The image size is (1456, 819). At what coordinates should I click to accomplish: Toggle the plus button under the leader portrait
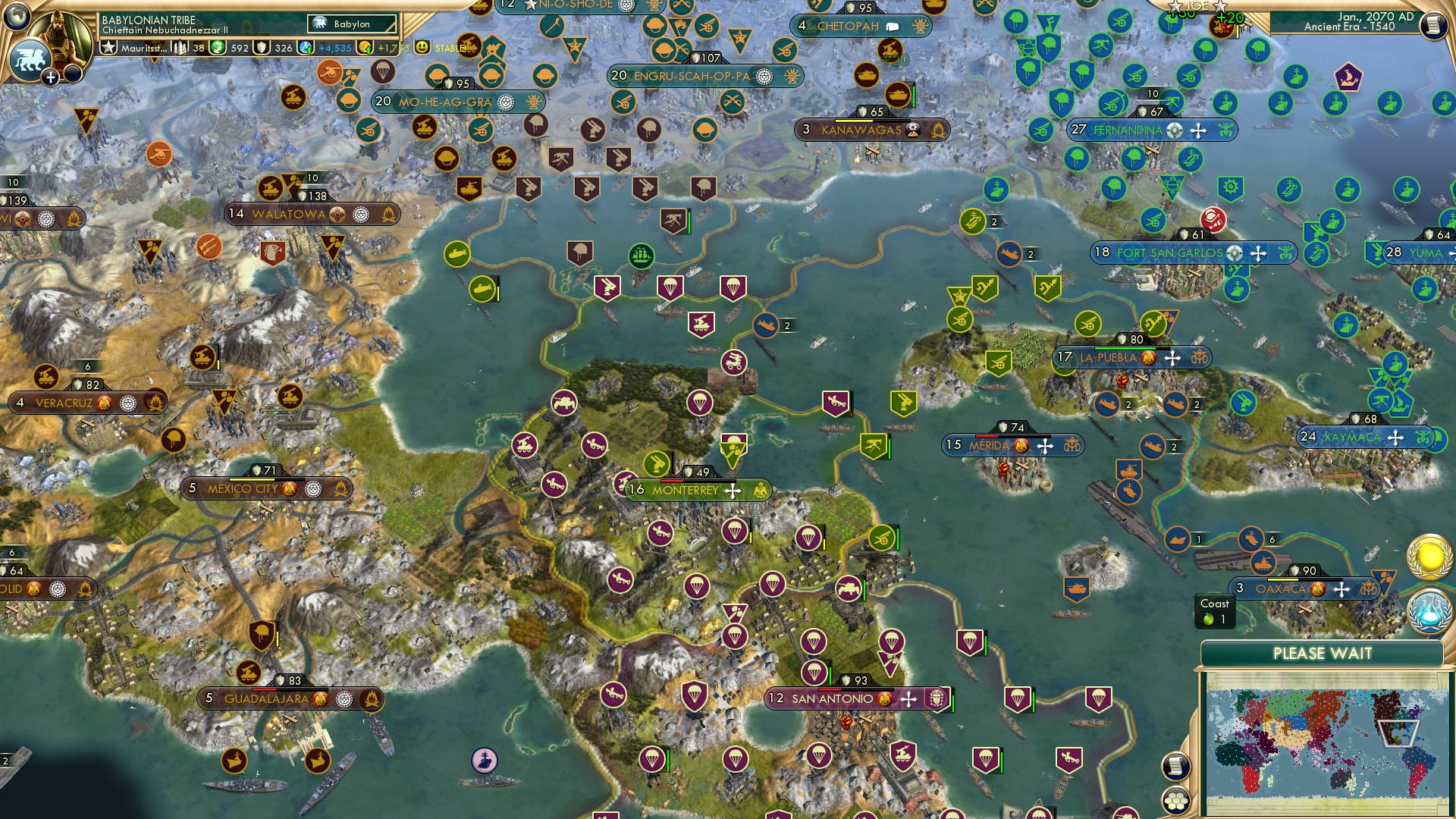point(51,78)
